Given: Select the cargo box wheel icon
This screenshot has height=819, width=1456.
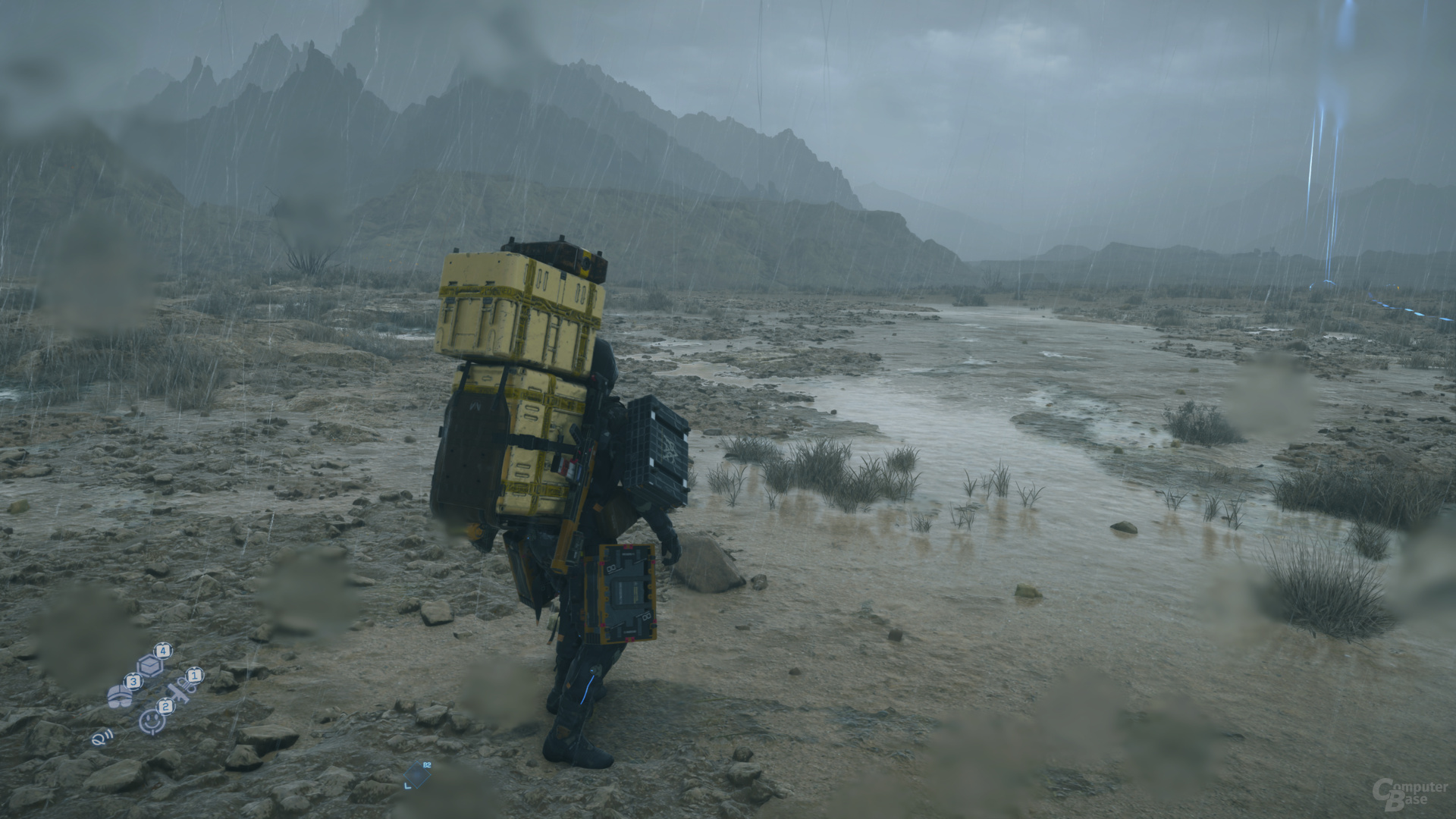Looking at the screenshot, I should 150,665.
